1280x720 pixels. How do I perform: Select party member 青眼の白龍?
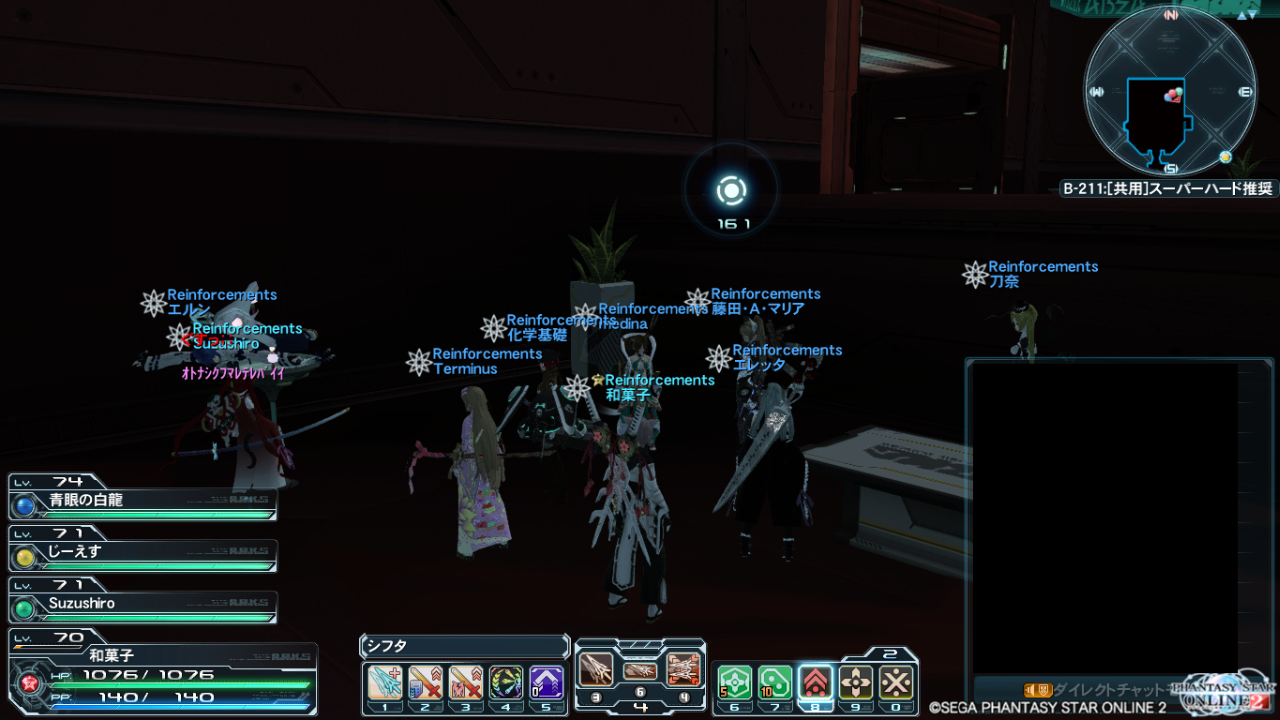[143, 501]
